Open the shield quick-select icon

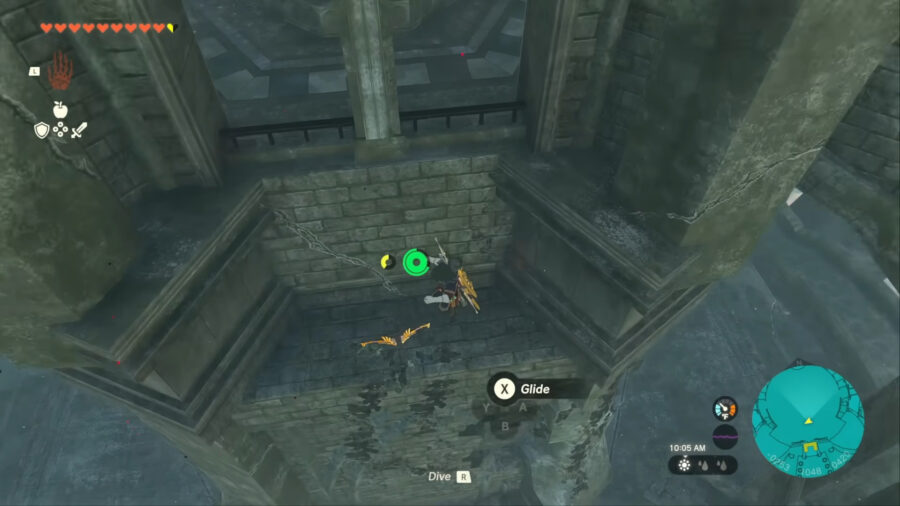click(x=41, y=130)
